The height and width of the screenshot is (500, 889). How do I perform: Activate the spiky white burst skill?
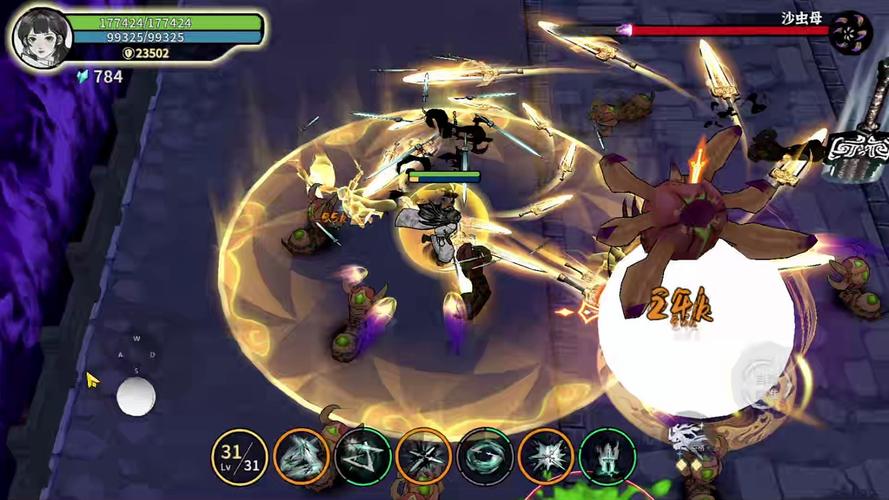546,457
